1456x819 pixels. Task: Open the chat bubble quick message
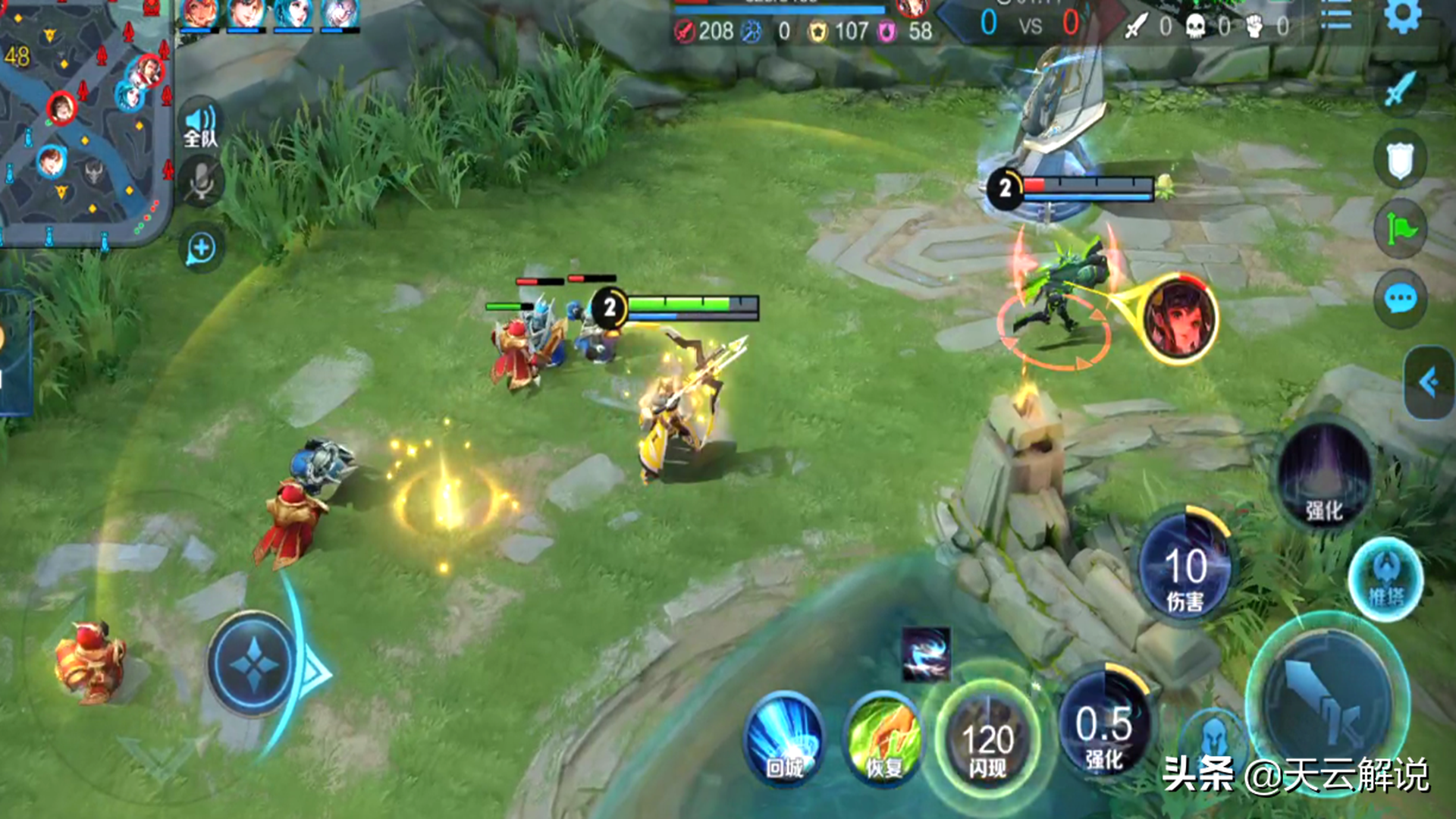tap(1400, 299)
